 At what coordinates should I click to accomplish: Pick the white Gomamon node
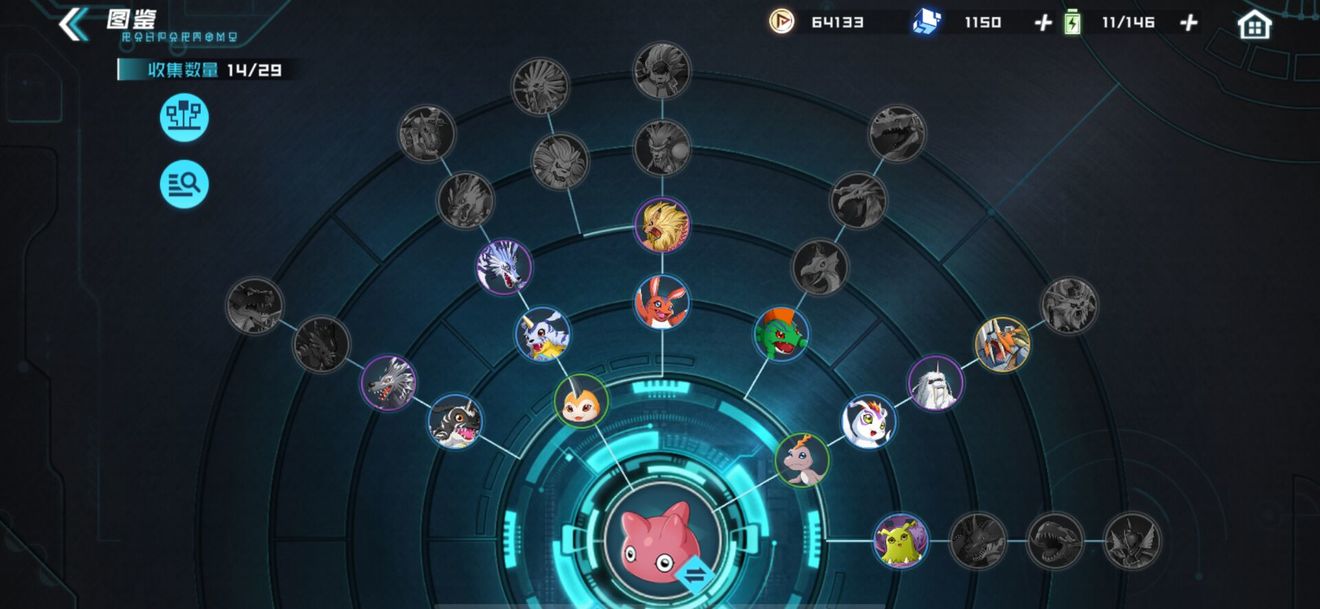[868, 420]
